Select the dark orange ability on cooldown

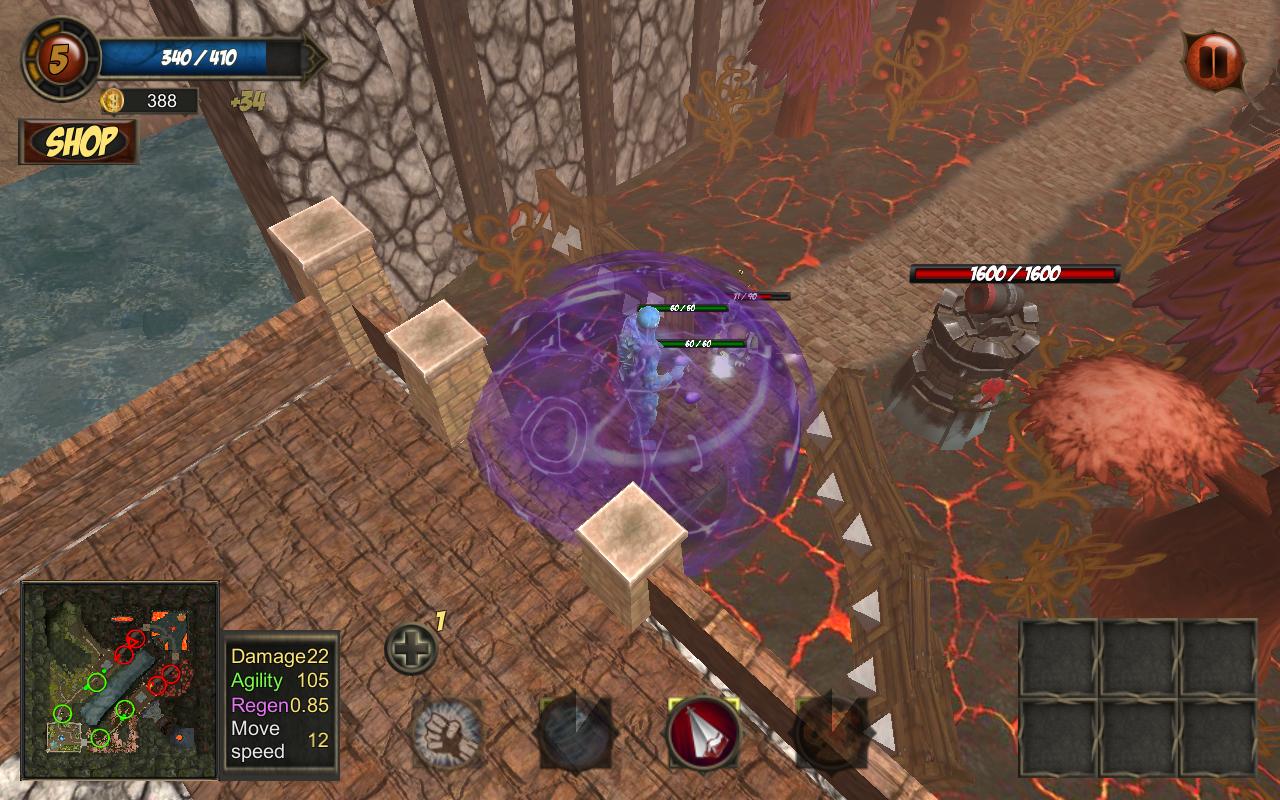click(x=830, y=733)
